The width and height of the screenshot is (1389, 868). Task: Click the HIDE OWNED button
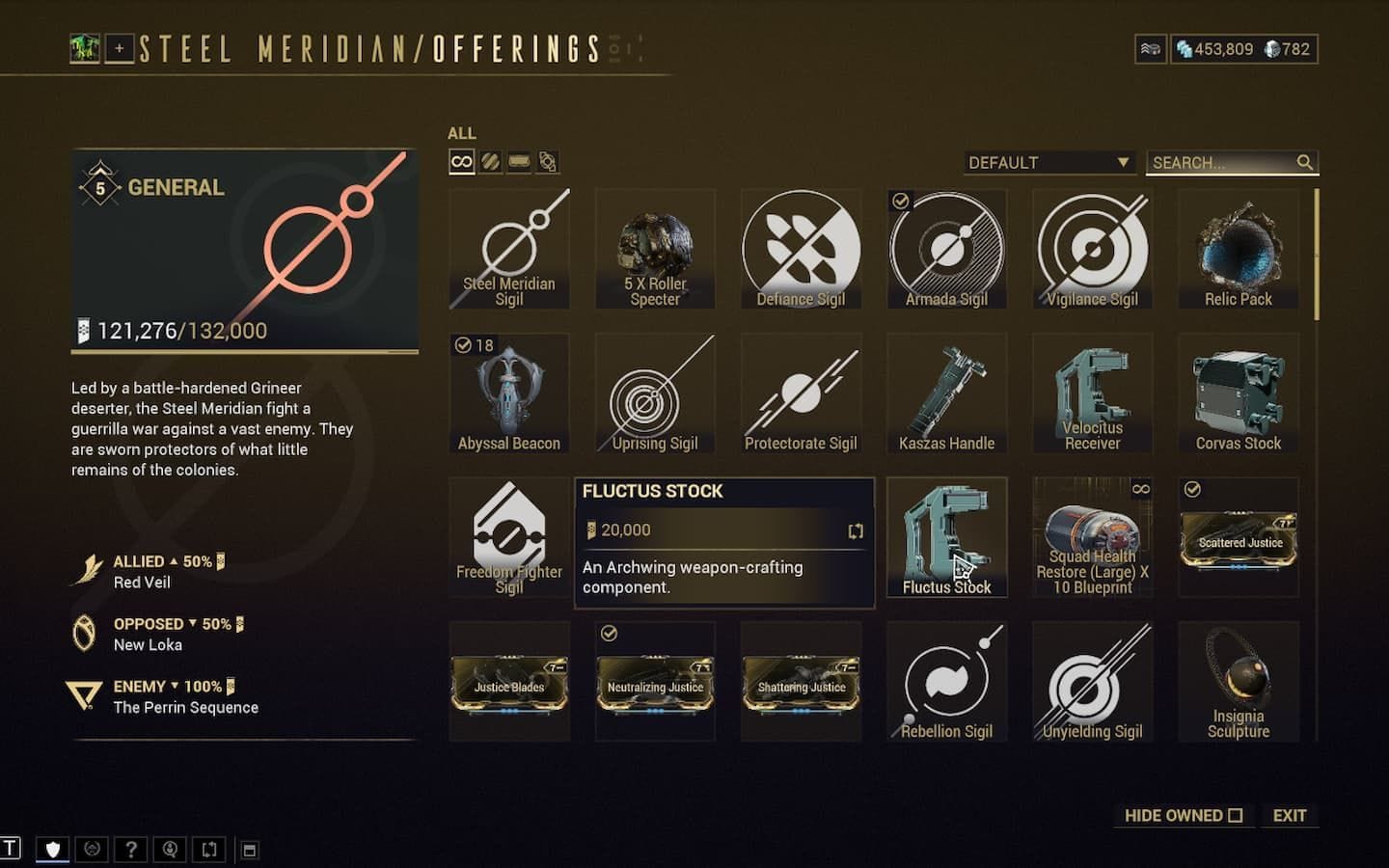pos(1184,815)
